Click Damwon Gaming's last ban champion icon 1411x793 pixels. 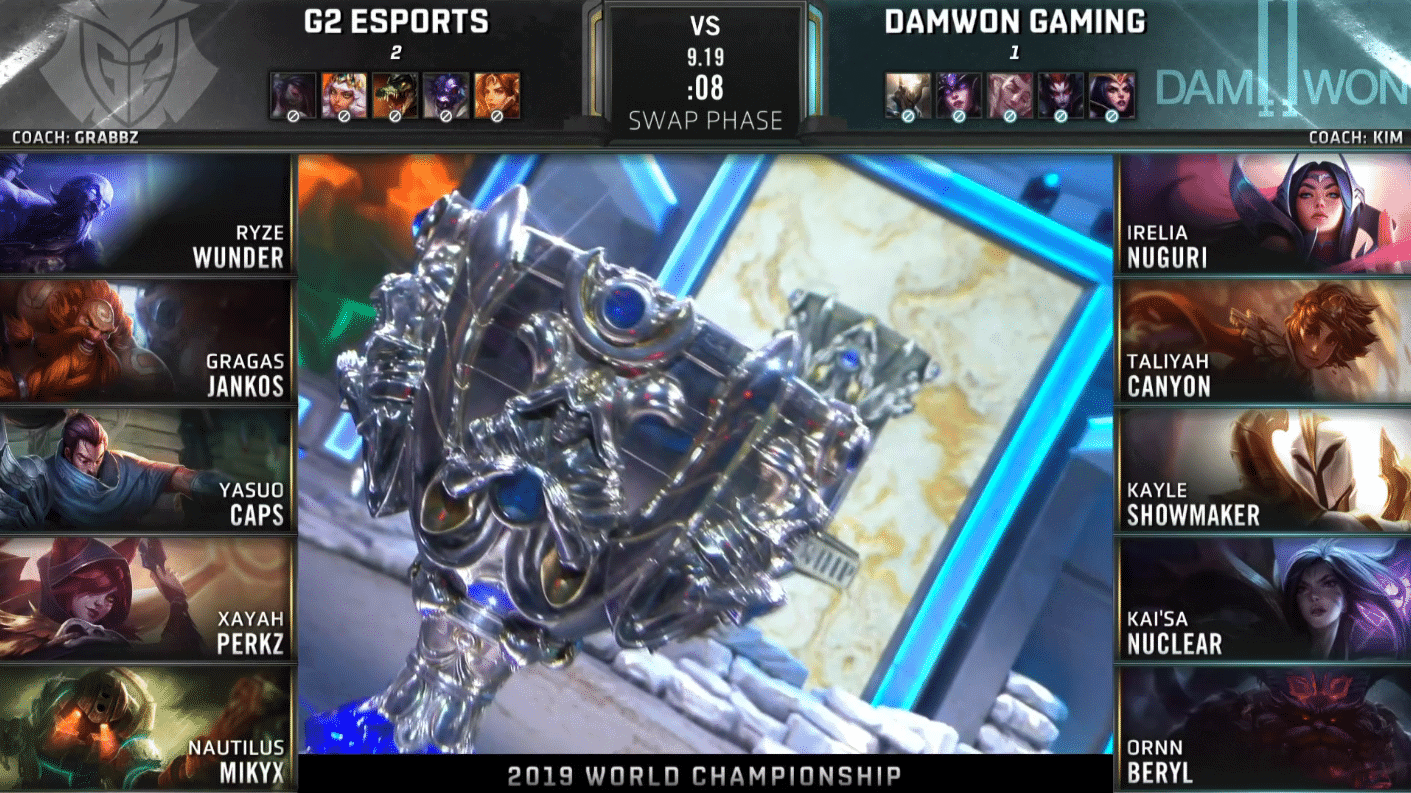click(x=1112, y=95)
